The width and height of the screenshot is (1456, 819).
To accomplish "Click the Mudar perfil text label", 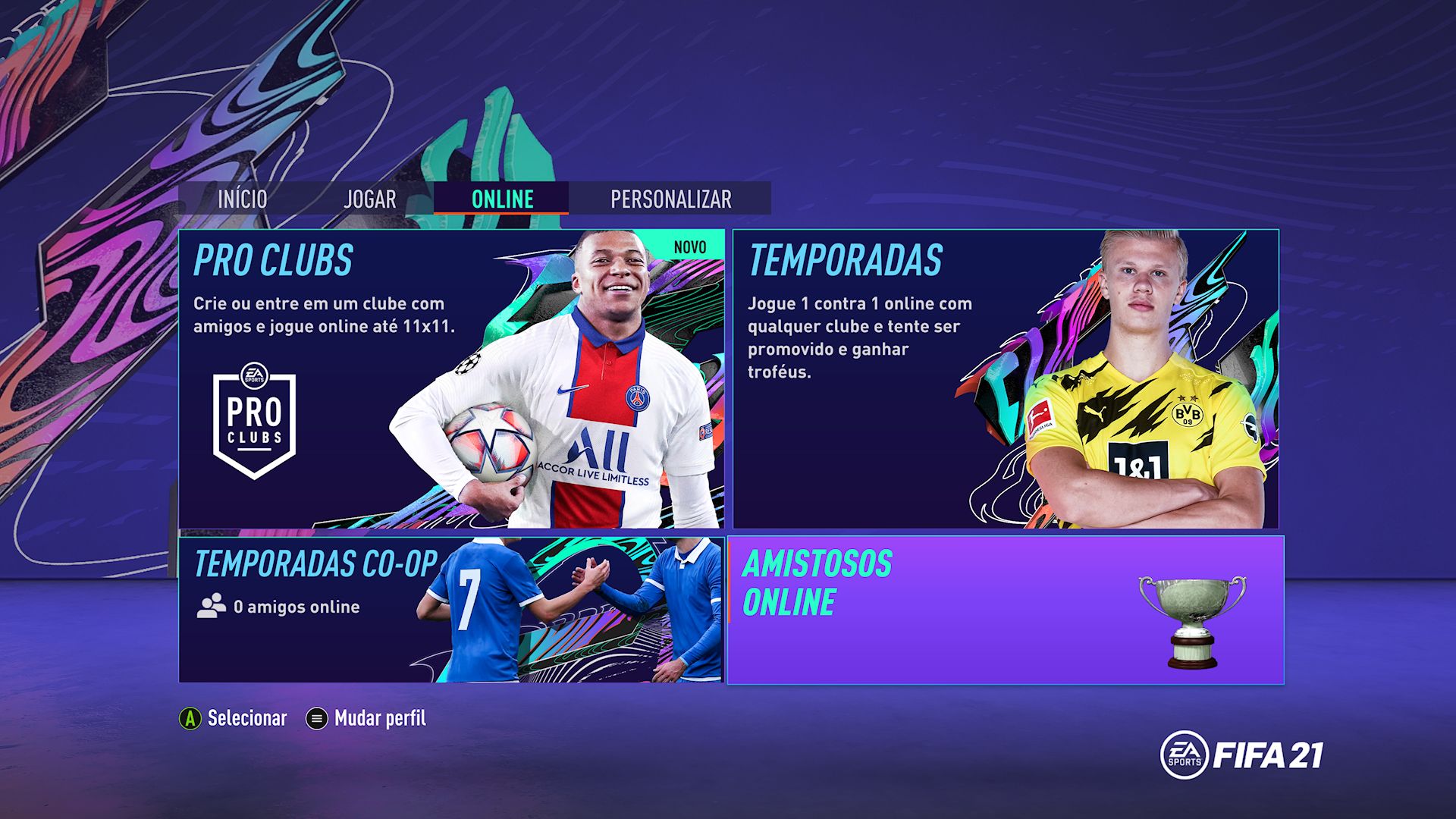I will (380, 716).
